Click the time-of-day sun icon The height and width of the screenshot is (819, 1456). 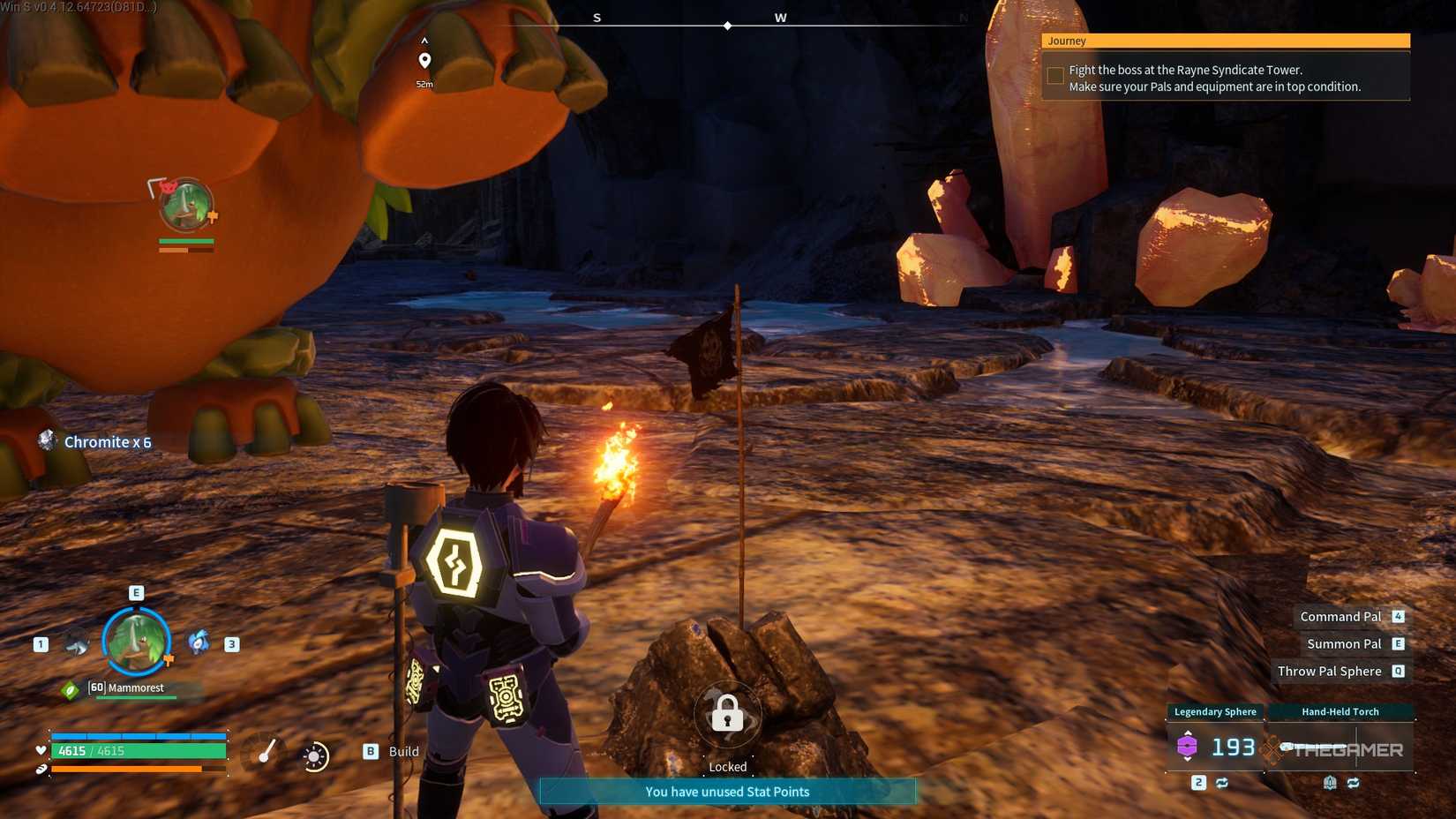click(314, 756)
